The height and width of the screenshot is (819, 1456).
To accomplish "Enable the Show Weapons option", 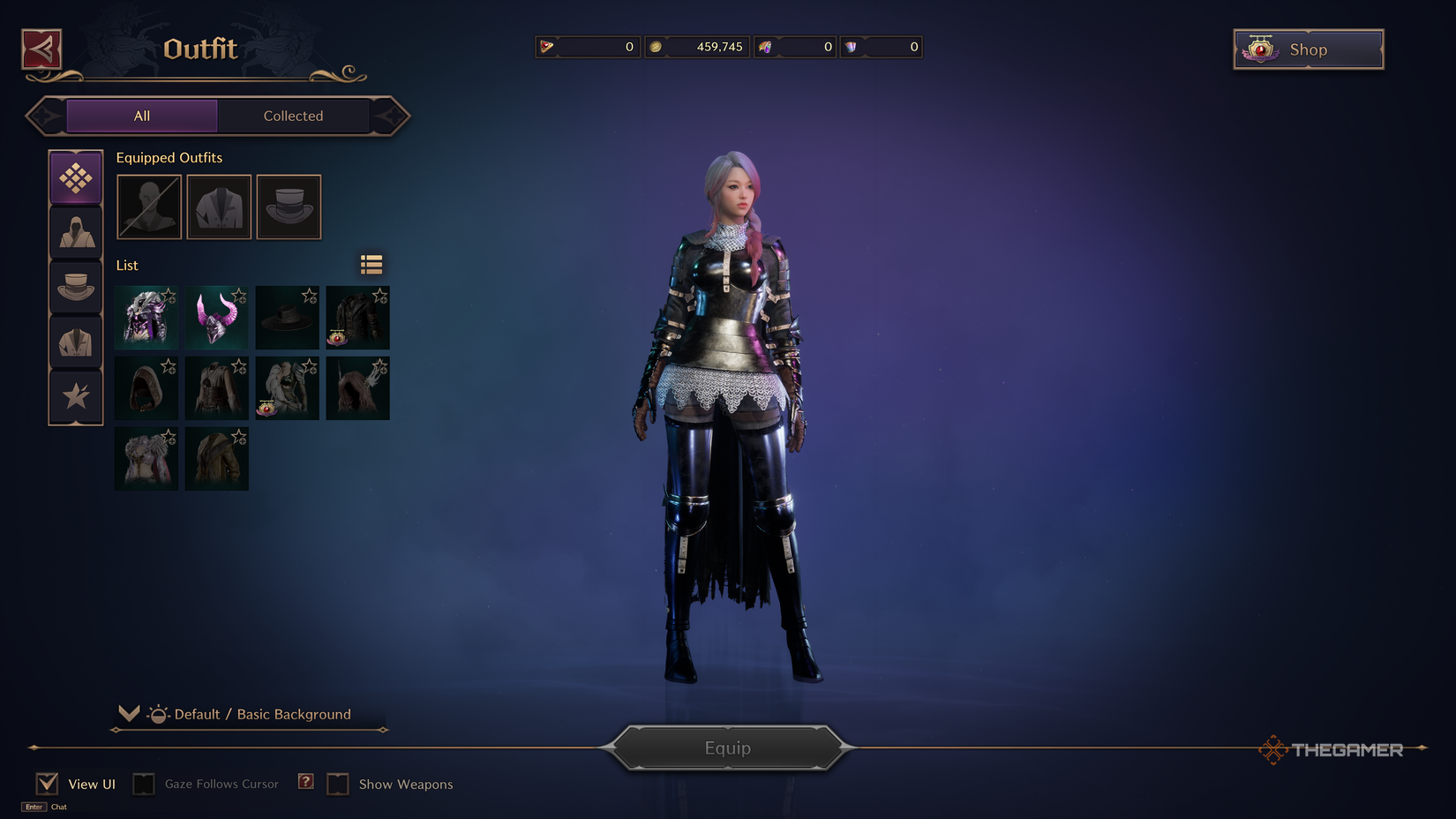I will tap(338, 784).
